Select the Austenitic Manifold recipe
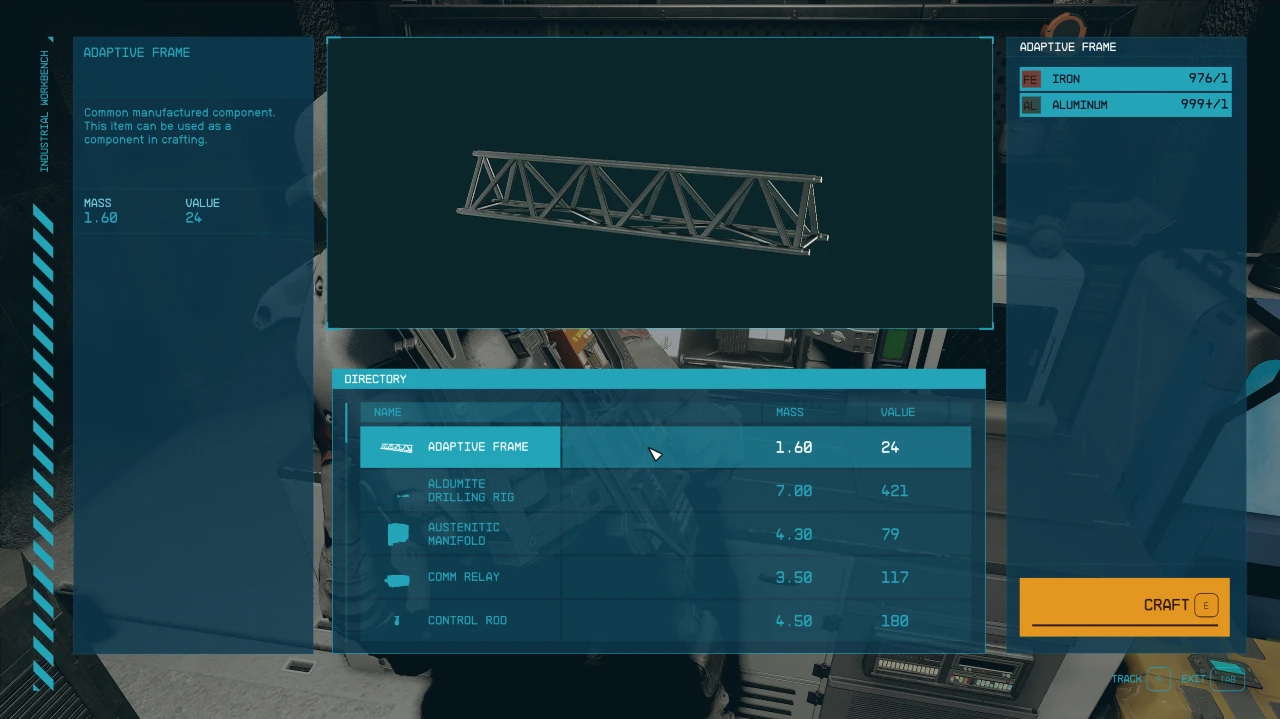1280x719 pixels. (x=665, y=534)
